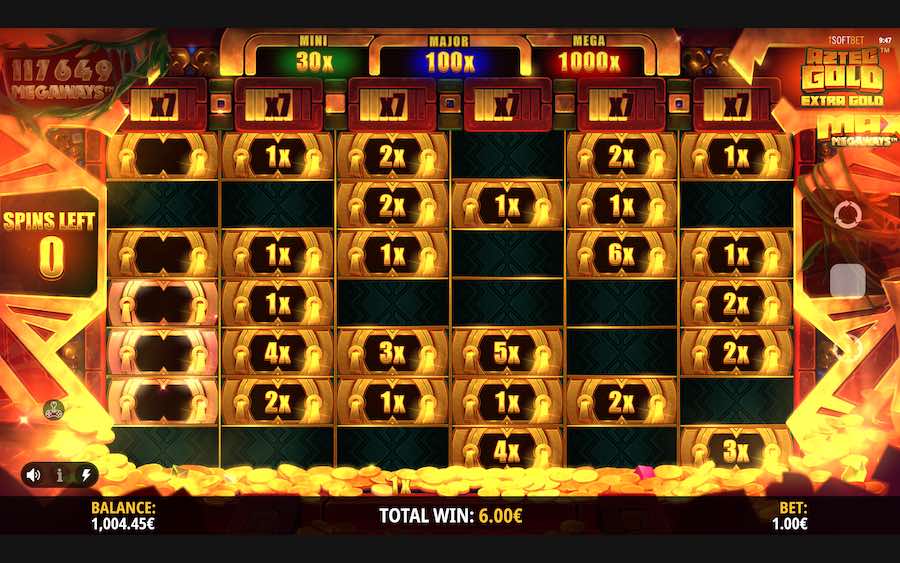The height and width of the screenshot is (563, 900).
Task: Open the bet amount panel
Action: click(x=792, y=515)
